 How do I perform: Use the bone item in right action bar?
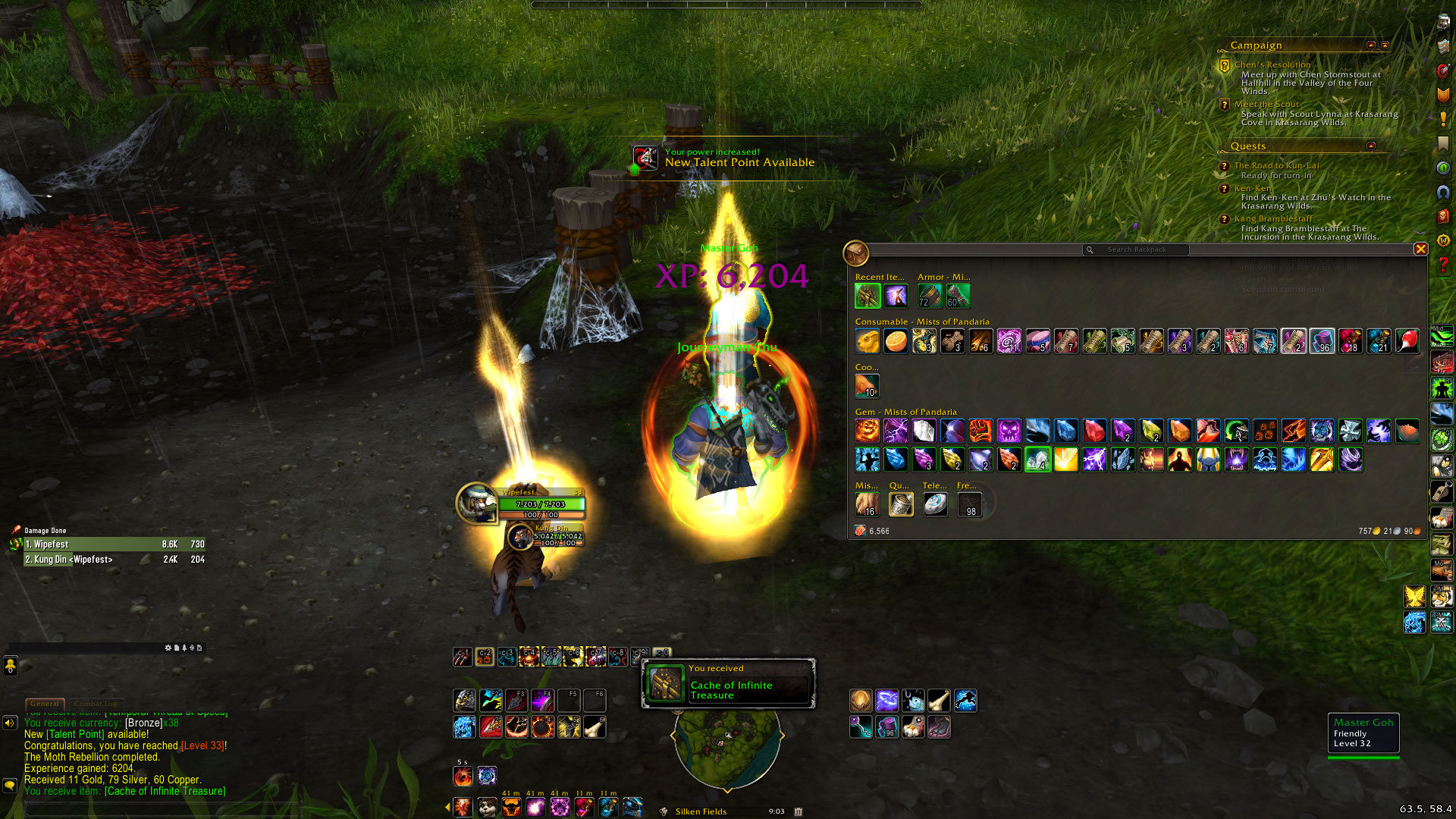tap(939, 700)
